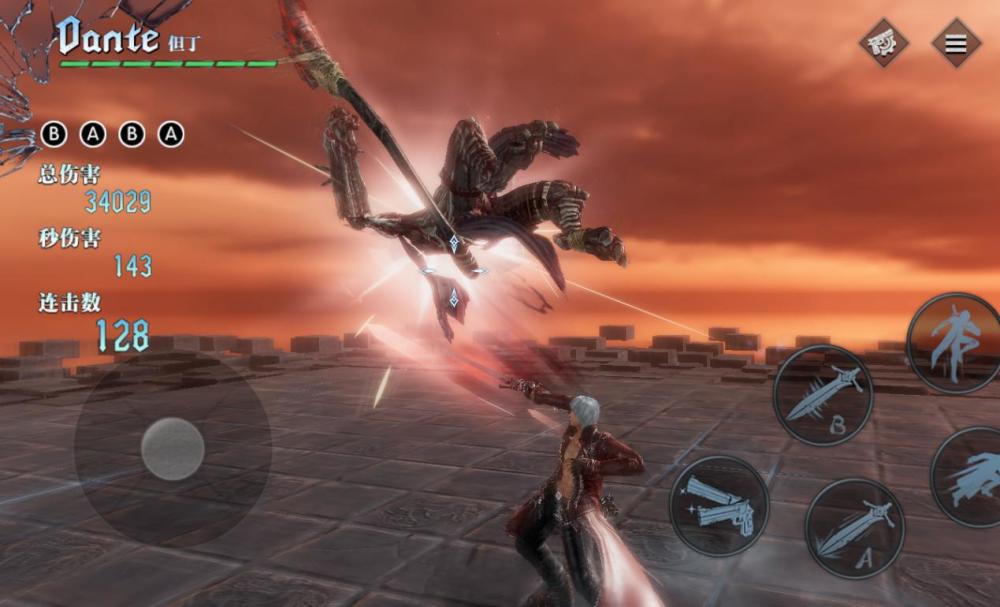Screen dimensions: 1000x607
Task: Fire the dual pistols
Action: [719, 505]
